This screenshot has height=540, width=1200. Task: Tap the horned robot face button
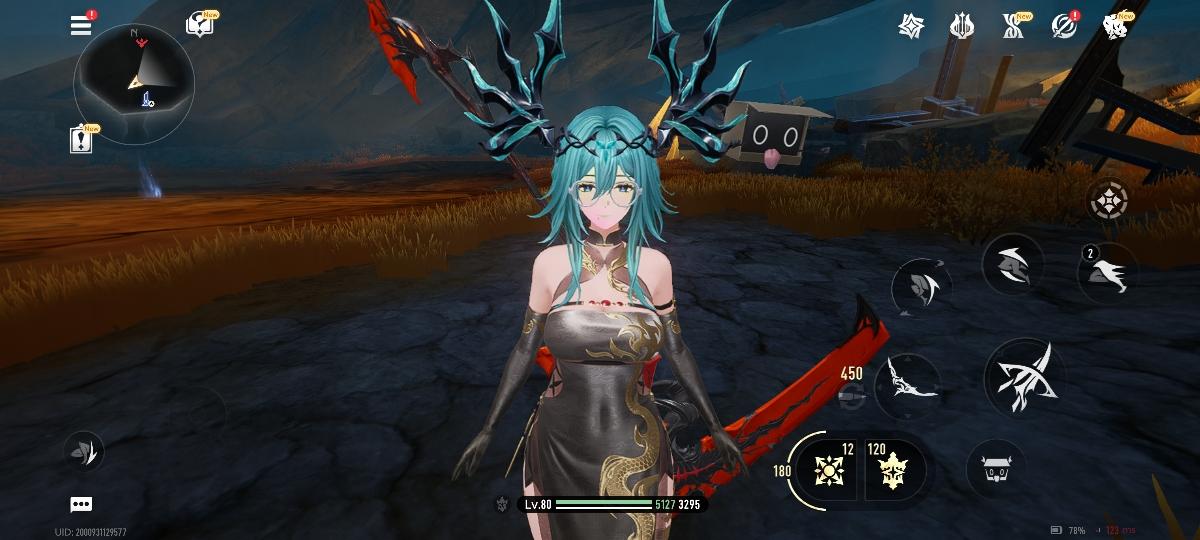(996, 468)
